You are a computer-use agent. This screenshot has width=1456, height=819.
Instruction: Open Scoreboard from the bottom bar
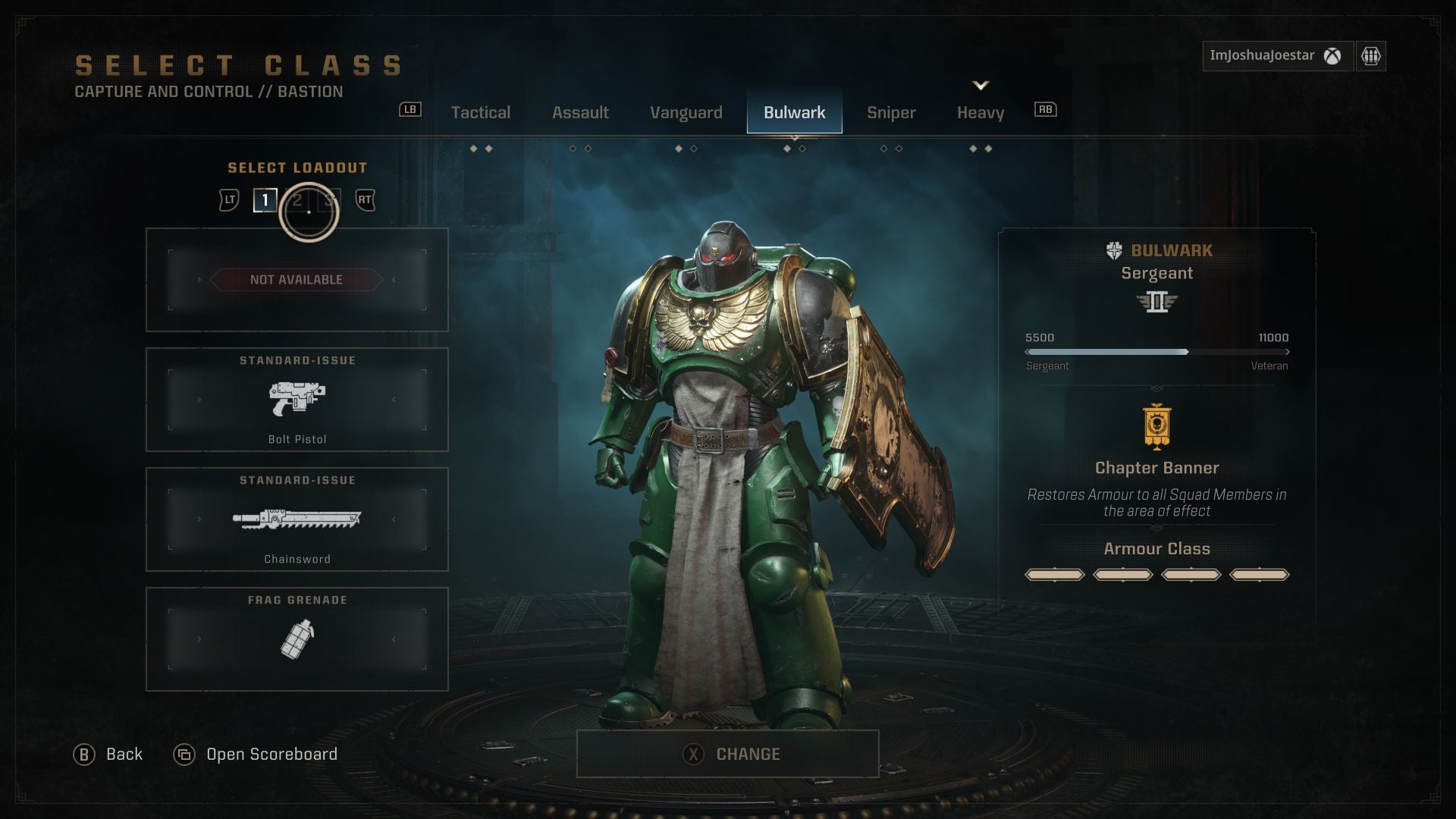coord(256,755)
